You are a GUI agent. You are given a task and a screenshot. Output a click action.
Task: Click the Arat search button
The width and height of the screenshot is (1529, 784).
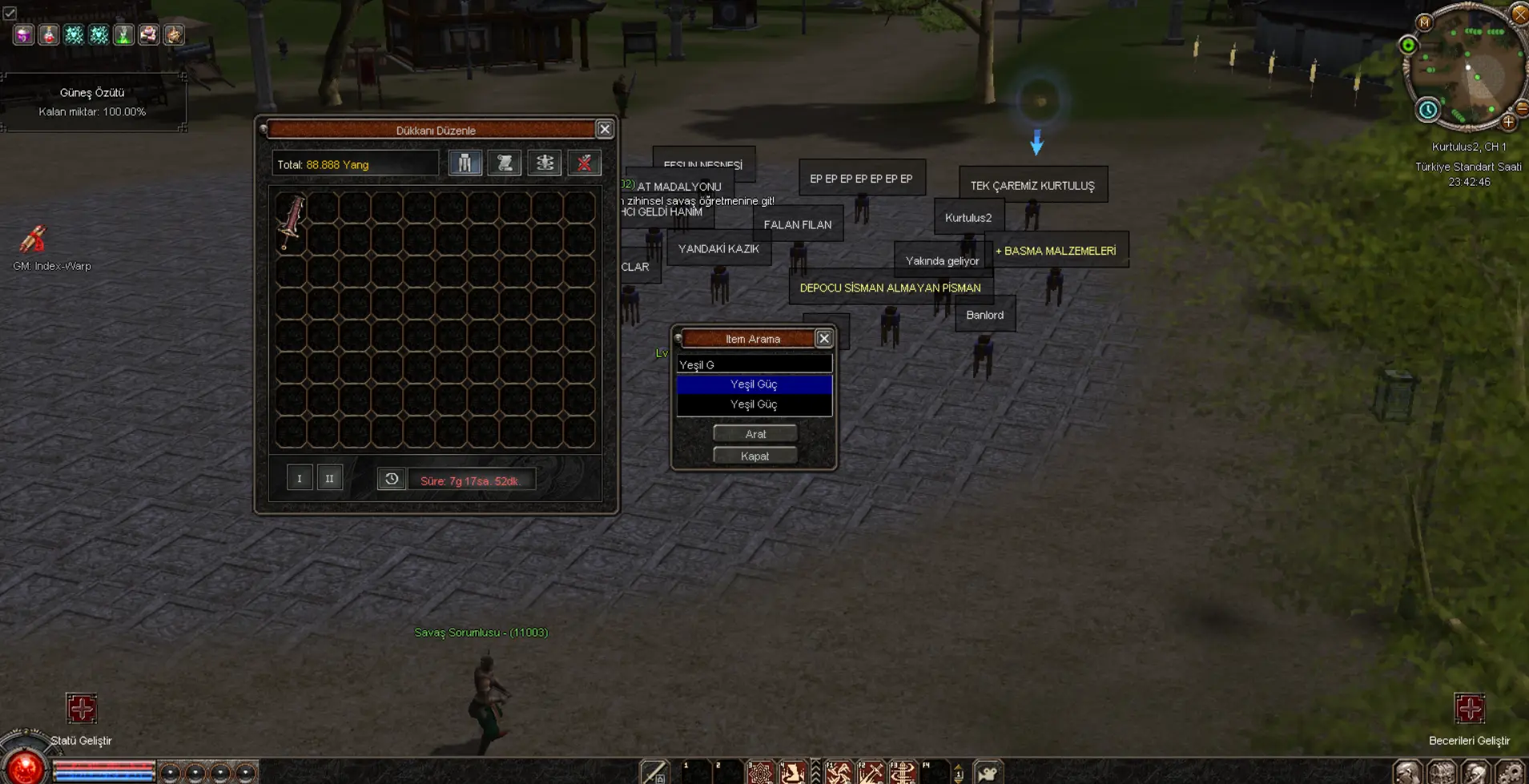click(x=754, y=434)
